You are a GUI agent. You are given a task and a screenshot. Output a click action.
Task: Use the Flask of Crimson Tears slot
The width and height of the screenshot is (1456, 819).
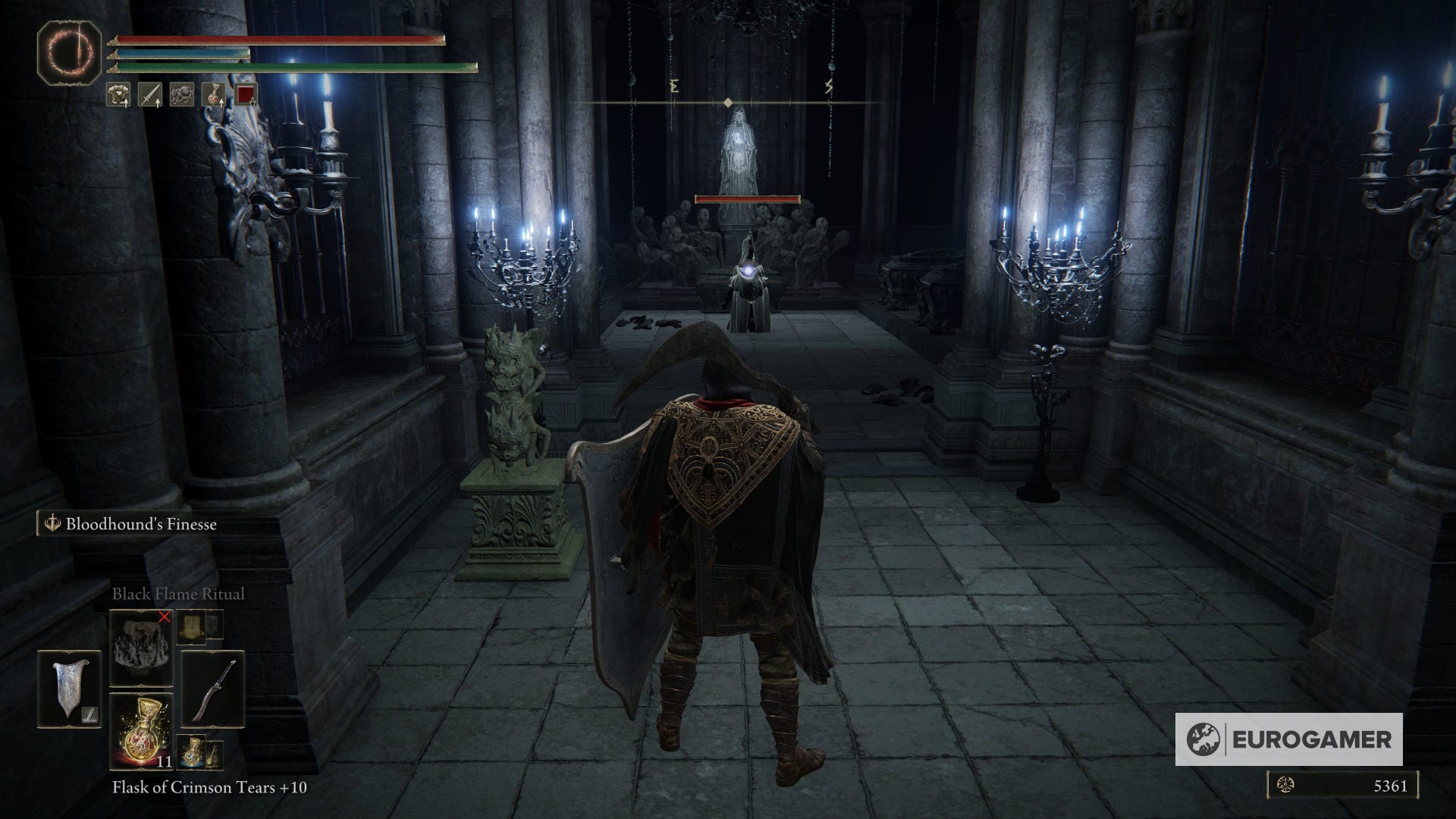[142, 731]
